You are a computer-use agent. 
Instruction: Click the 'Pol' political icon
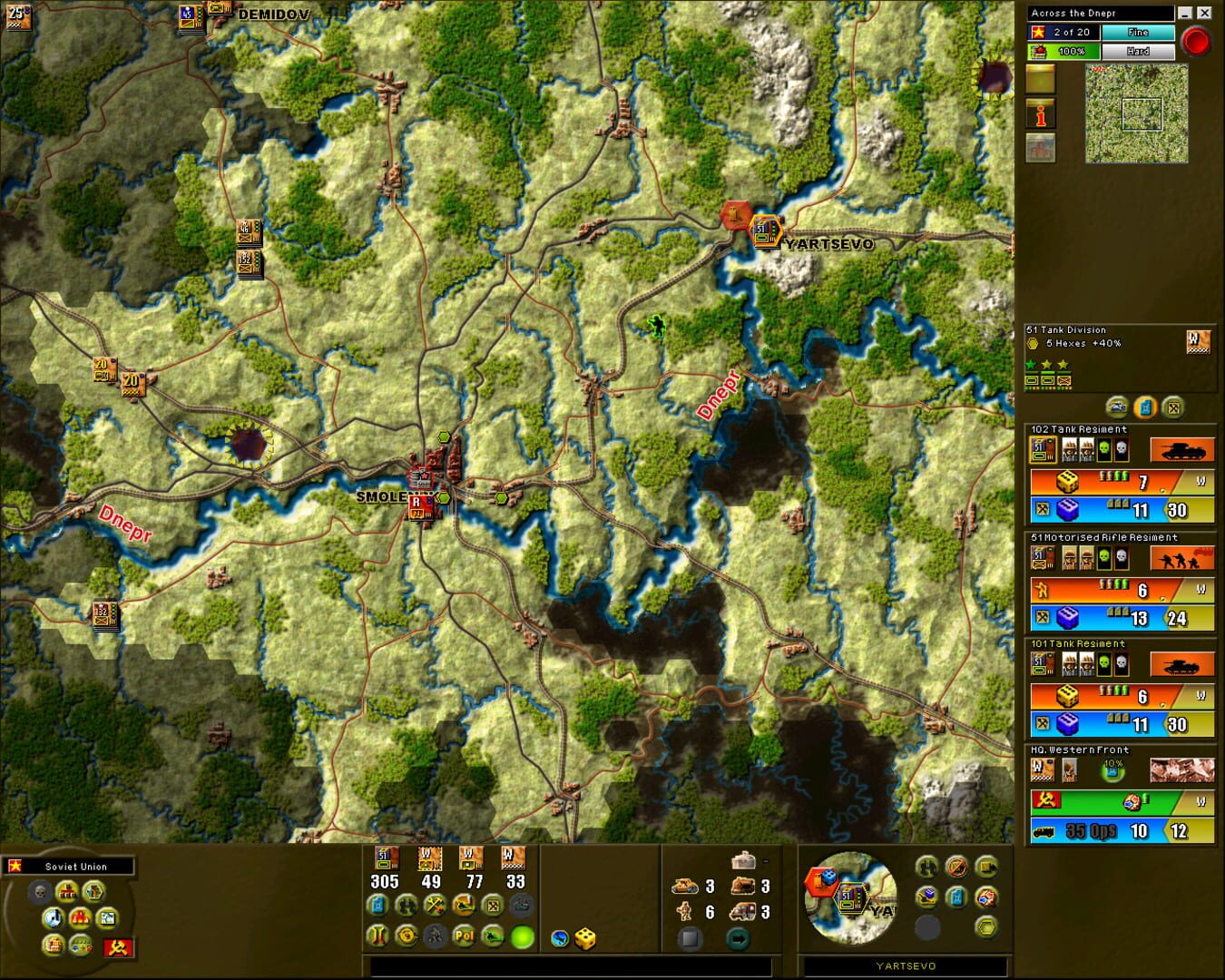pos(463,936)
